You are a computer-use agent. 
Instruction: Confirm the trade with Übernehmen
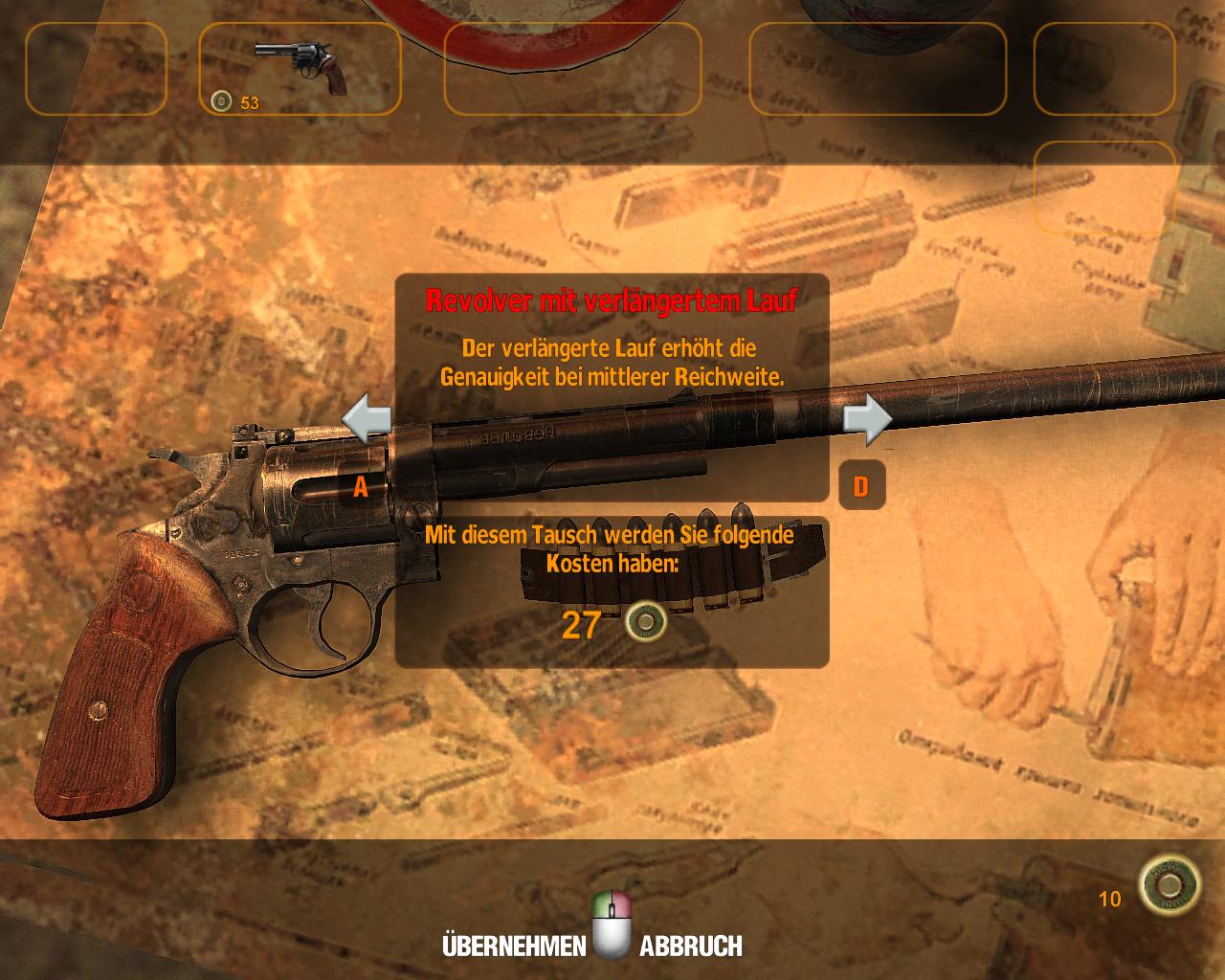(x=514, y=947)
